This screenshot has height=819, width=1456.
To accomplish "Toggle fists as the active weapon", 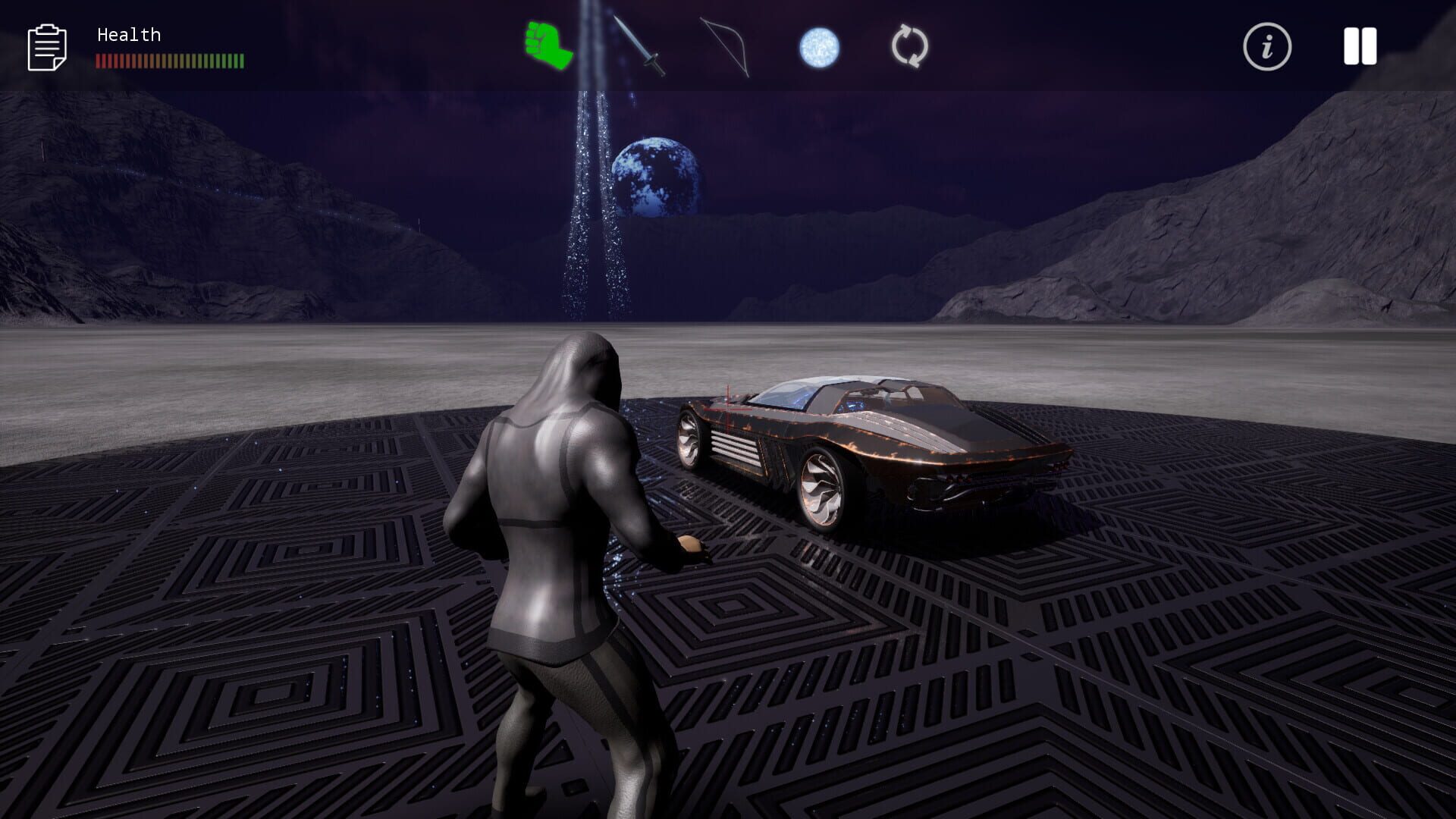I will (544, 47).
